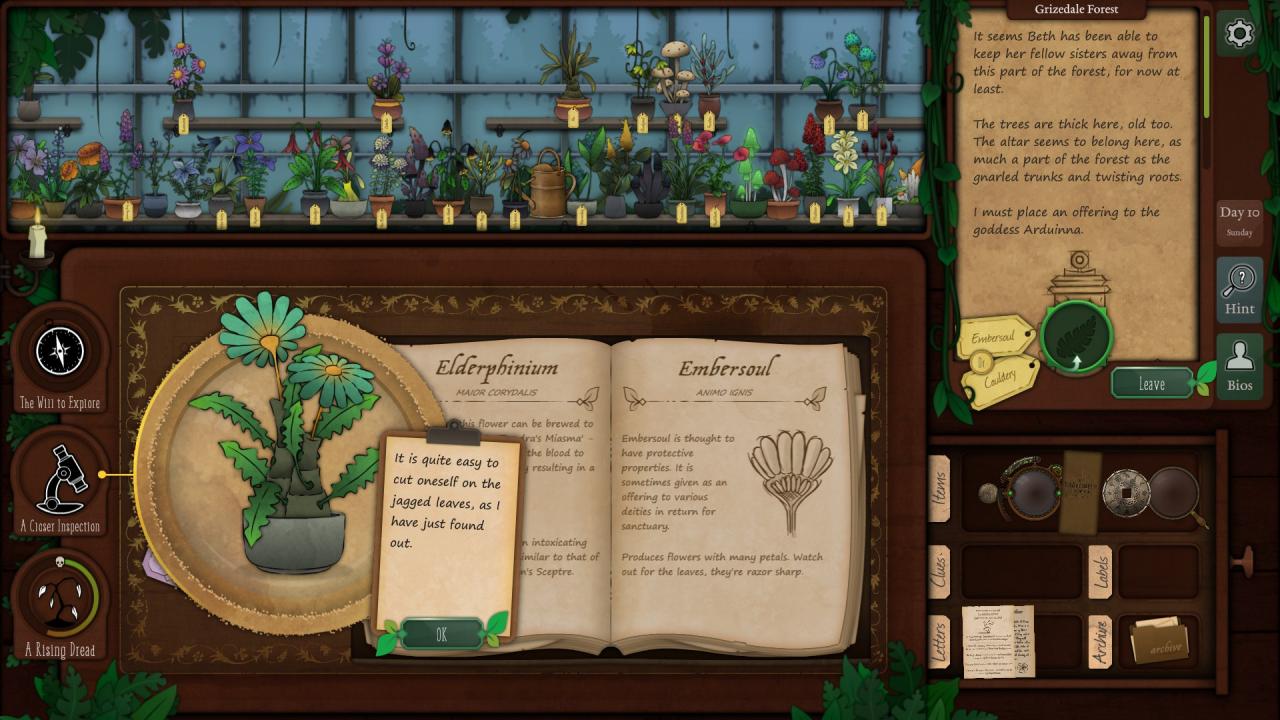The width and height of the screenshot is (1280, 720).
Task: Open the archive folder in the drawer
Action: point(1160,642)
